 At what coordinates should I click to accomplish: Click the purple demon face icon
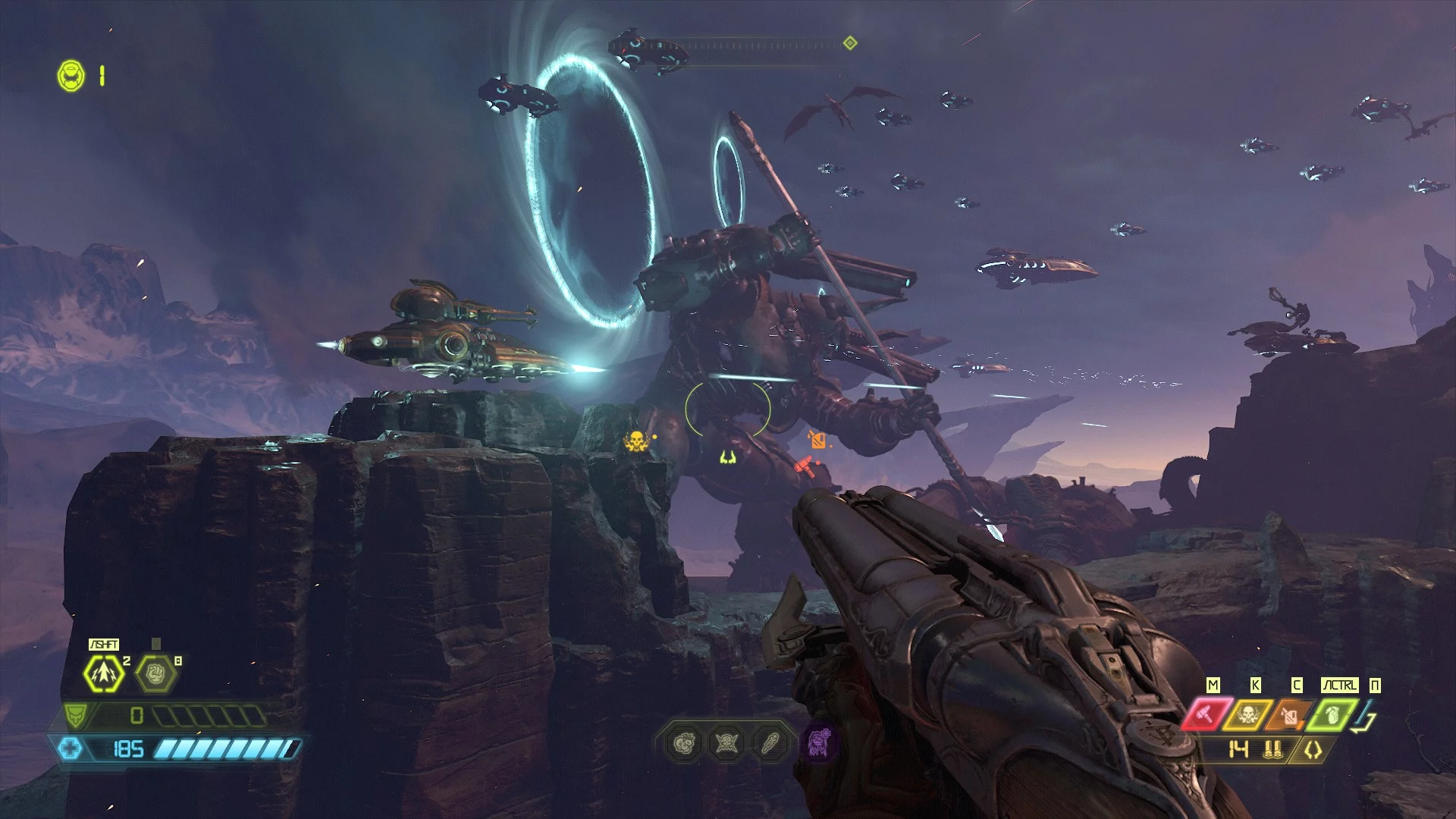click(x=819, y=742)
